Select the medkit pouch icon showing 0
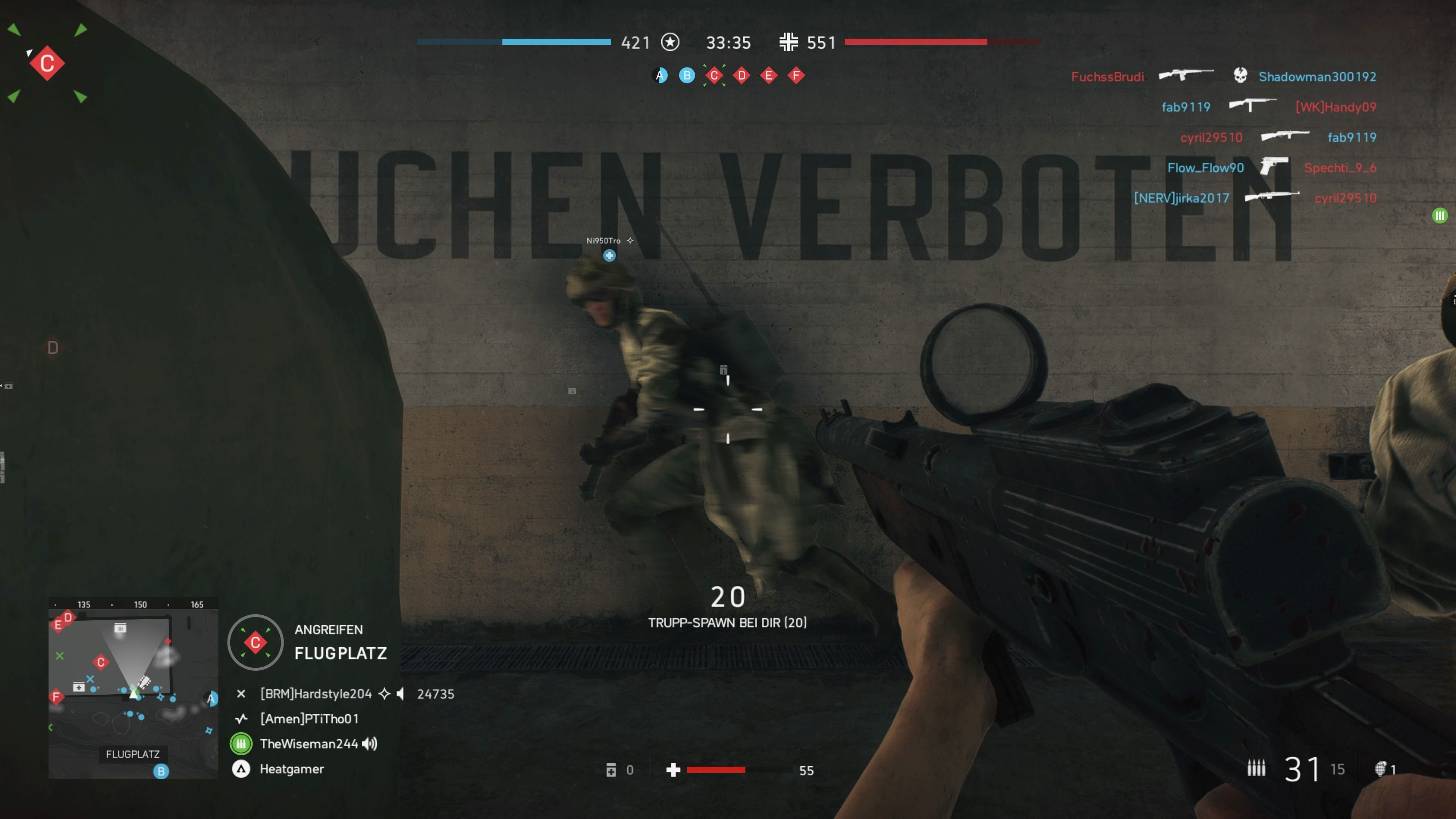 tap(612, 770)
